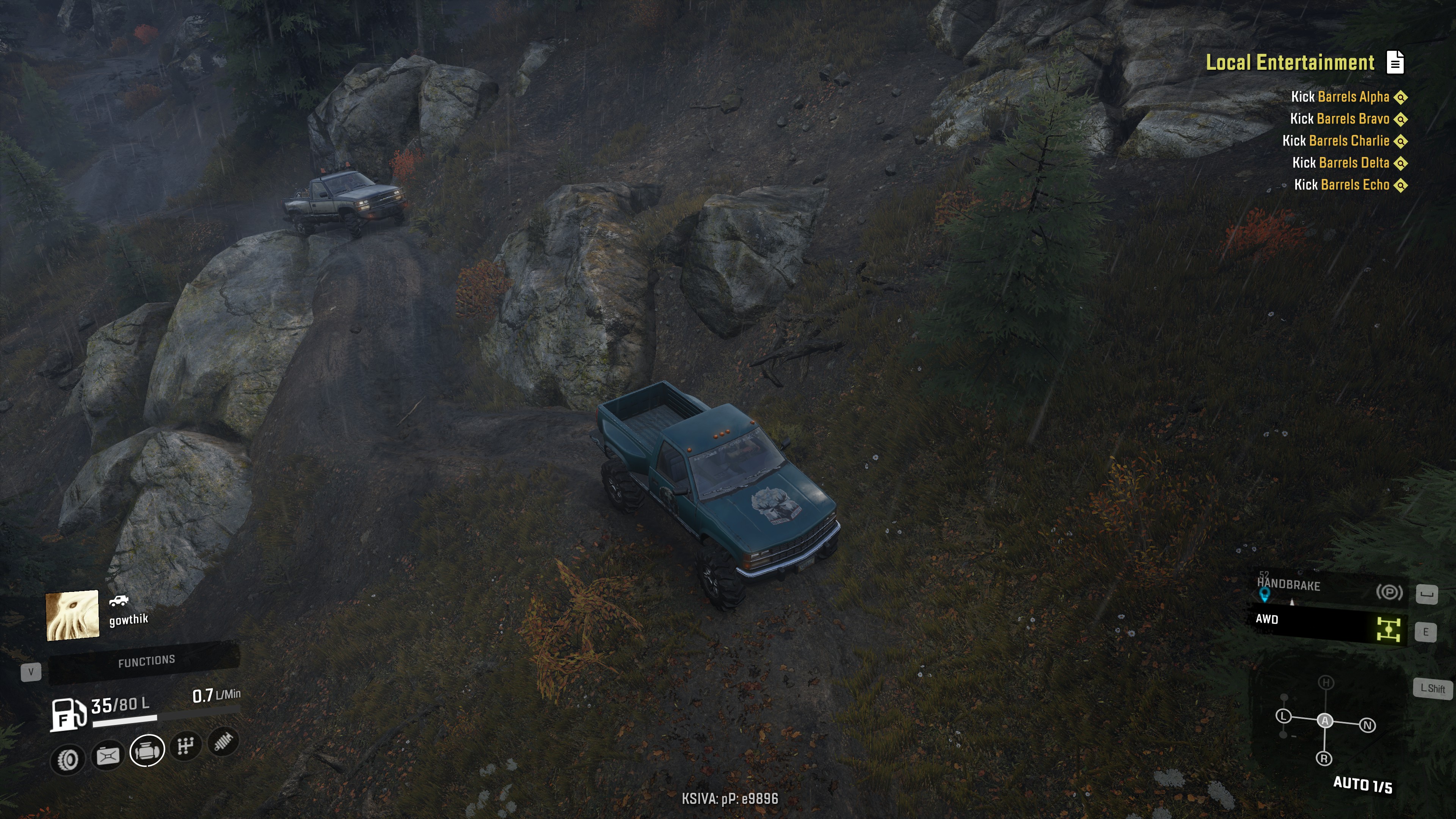Track the Kick Barrels Charlie objective
Screen dimensions: 1456x819
click(1335, 141)
